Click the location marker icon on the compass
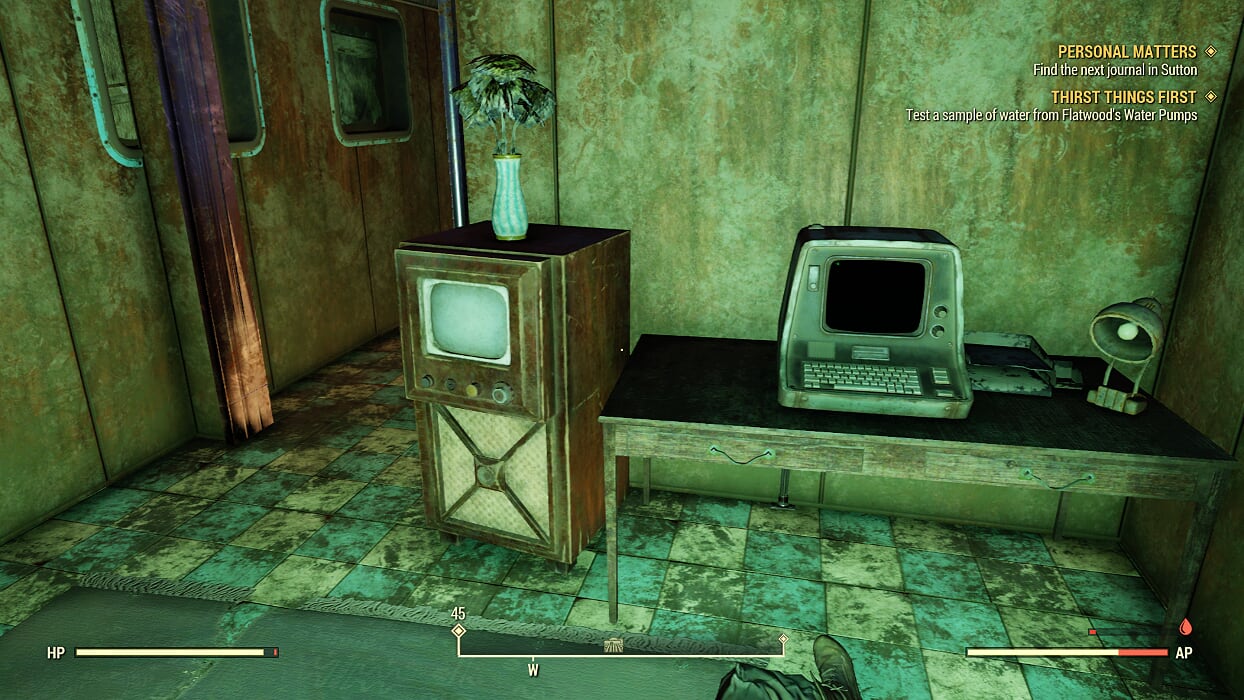The height and width of the screenshot is (700, 1244). [614, 646]
